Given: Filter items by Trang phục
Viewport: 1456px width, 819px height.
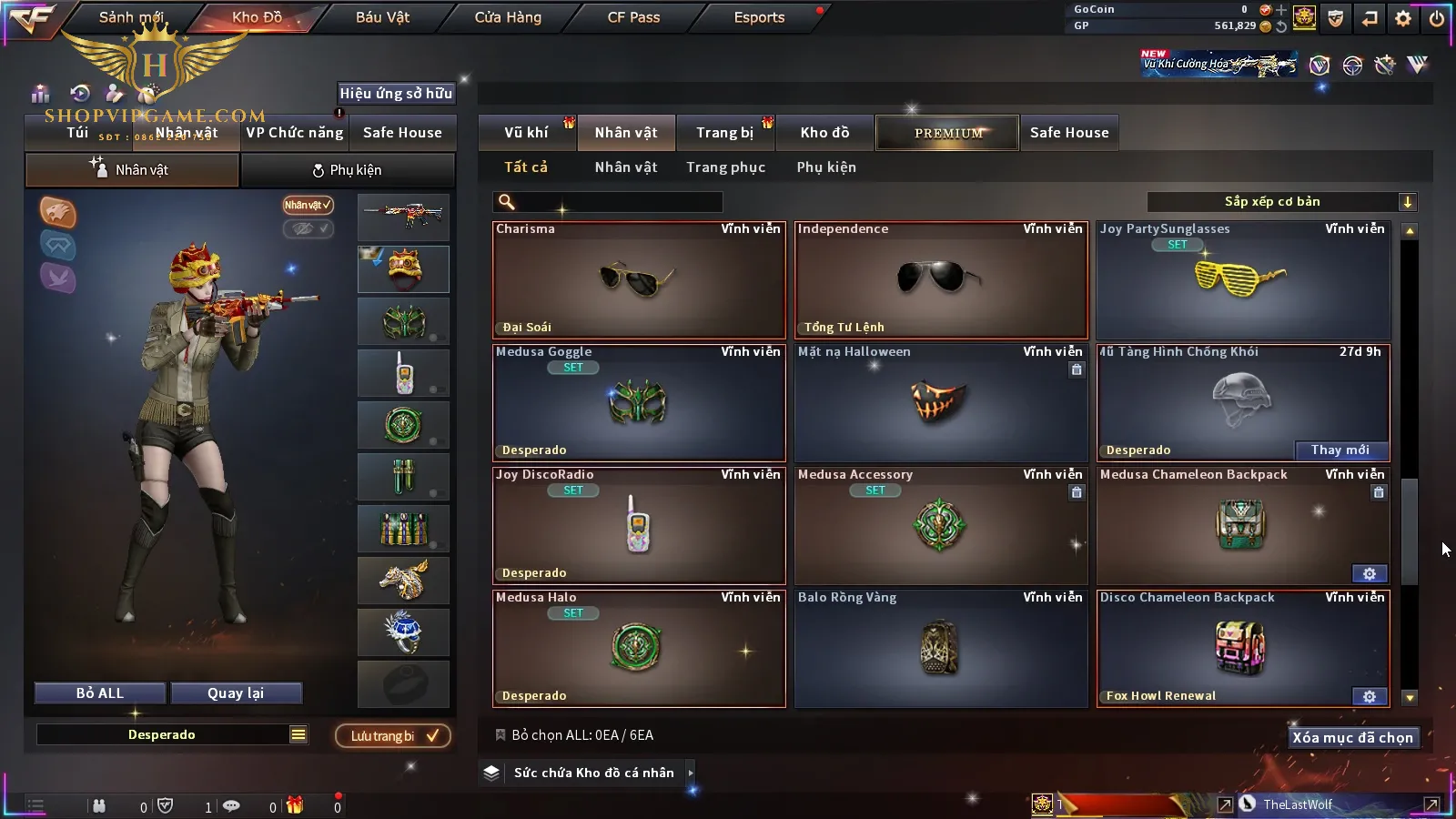Looking at the screenshot, I should point(725,167).
